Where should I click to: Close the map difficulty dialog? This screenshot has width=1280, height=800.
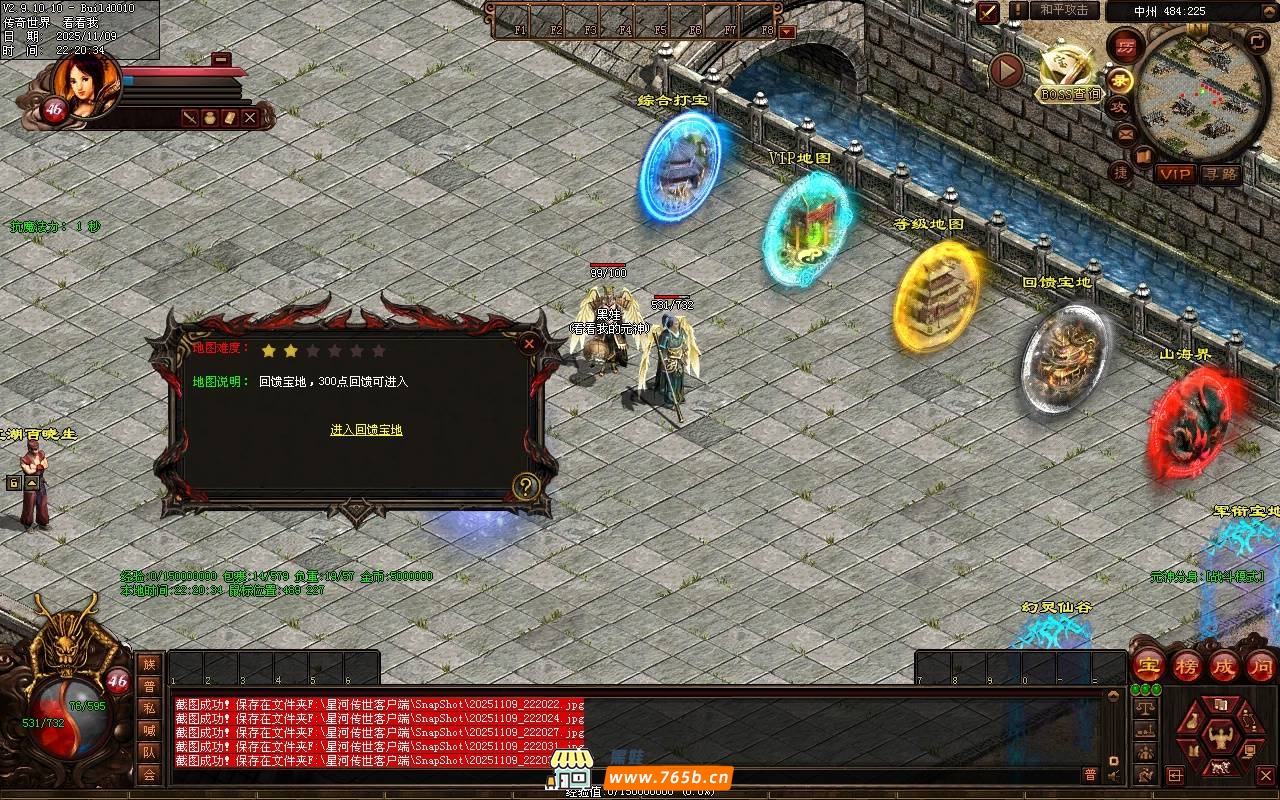pyautogui.click(x=529, y=343)
